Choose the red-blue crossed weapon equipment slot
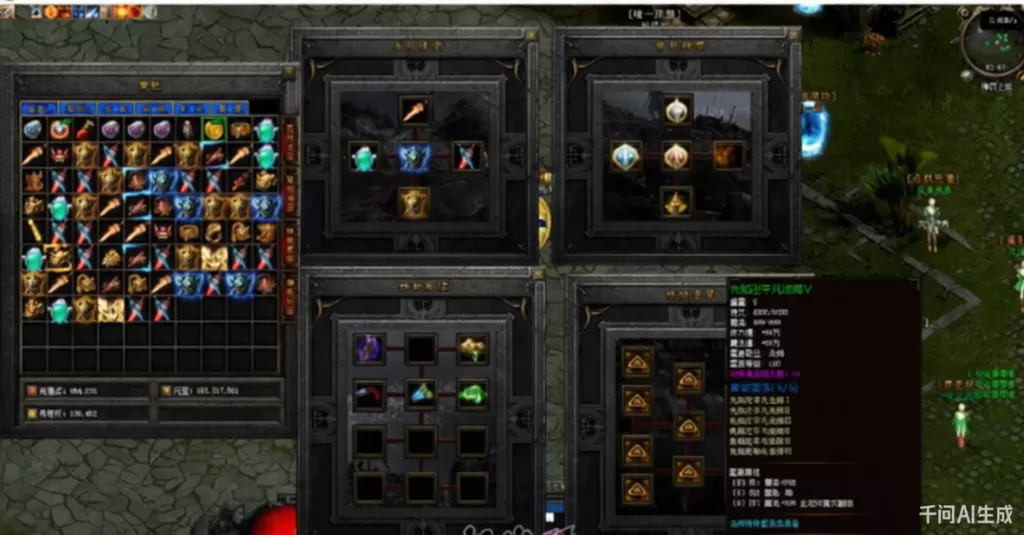 pyautogui.click(x=466, y=156)
